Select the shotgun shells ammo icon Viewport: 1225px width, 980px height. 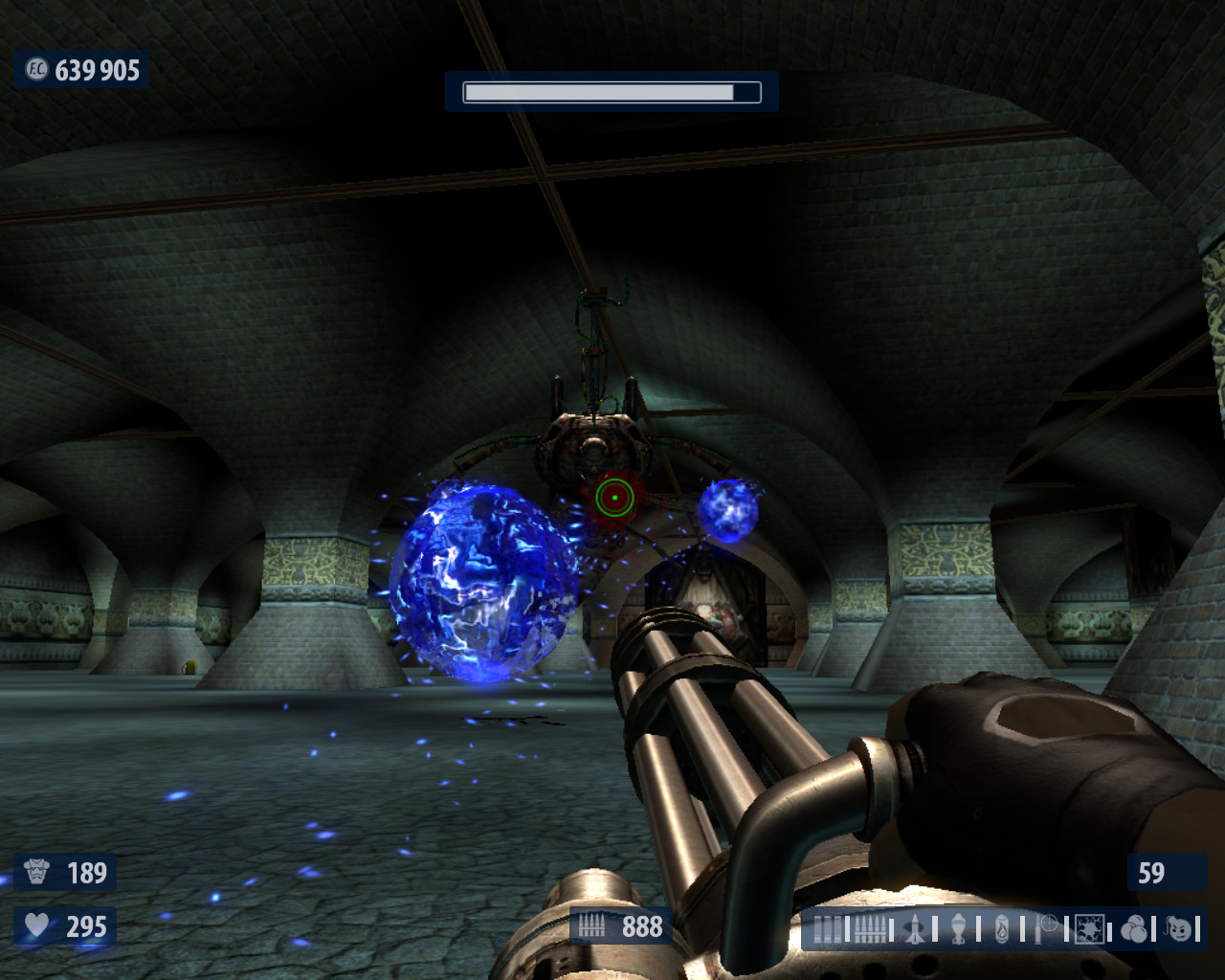click(829, 929)
